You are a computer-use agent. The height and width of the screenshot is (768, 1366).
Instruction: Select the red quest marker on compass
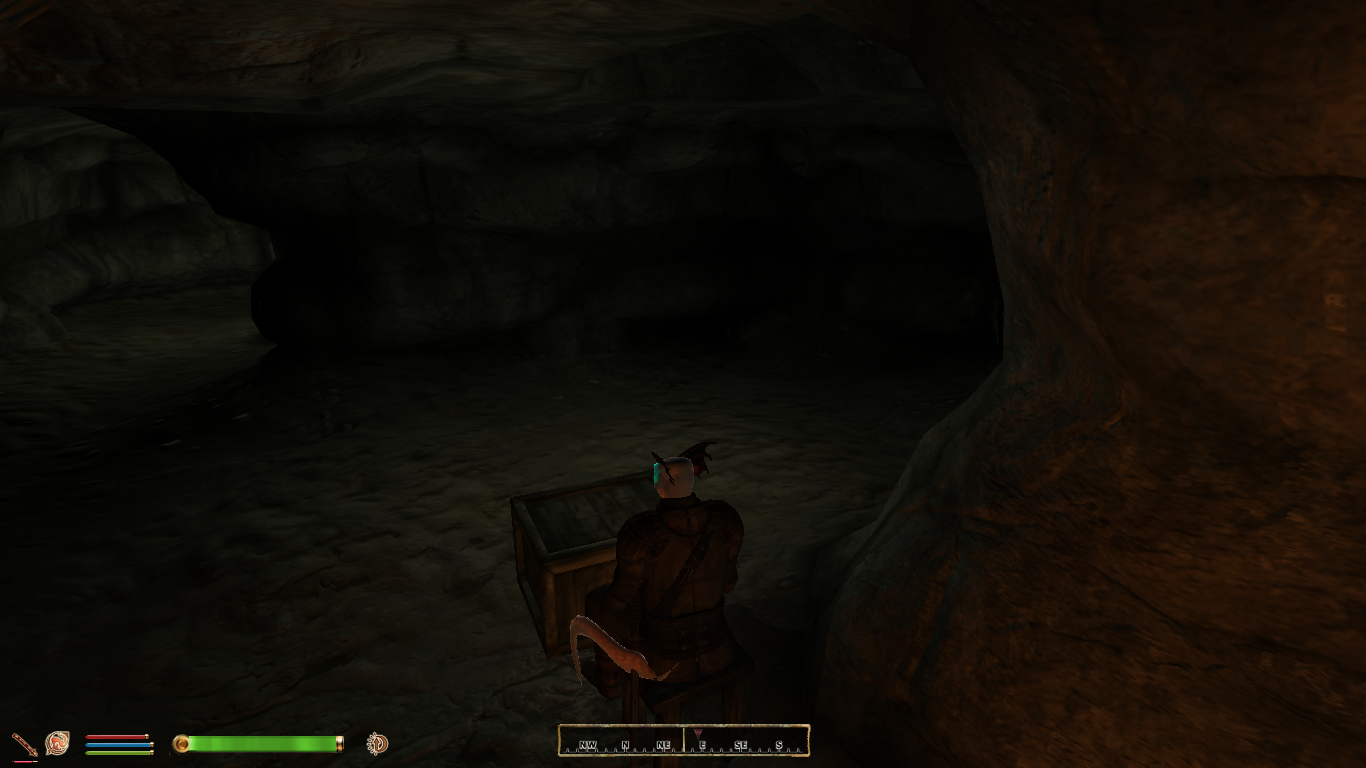click(697, 735)
